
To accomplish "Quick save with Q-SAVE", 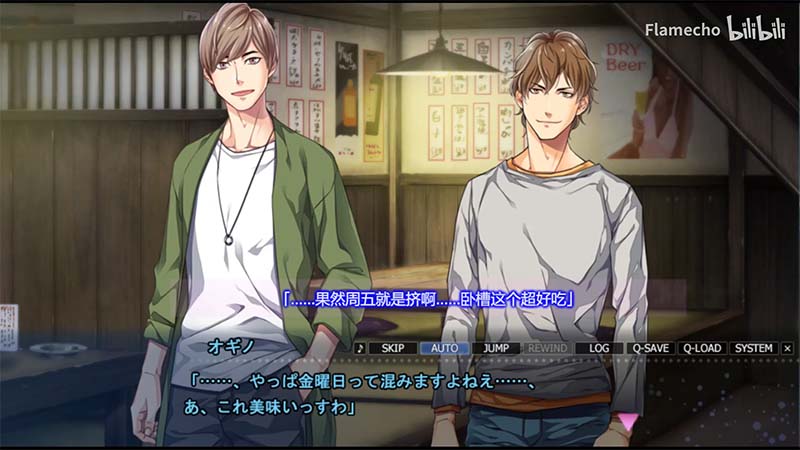I will [650, 348].
